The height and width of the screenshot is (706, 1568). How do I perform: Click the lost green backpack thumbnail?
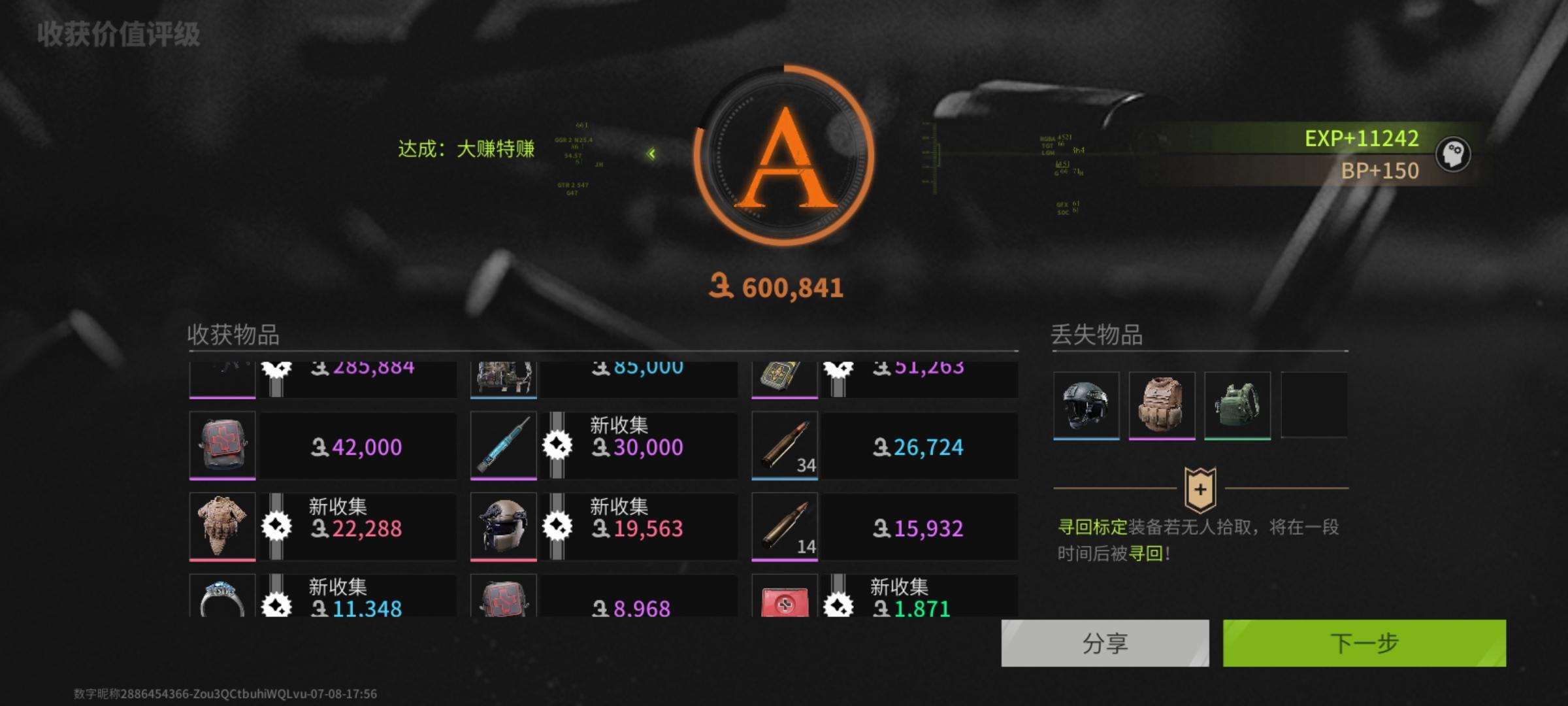tap(1237, 404)
